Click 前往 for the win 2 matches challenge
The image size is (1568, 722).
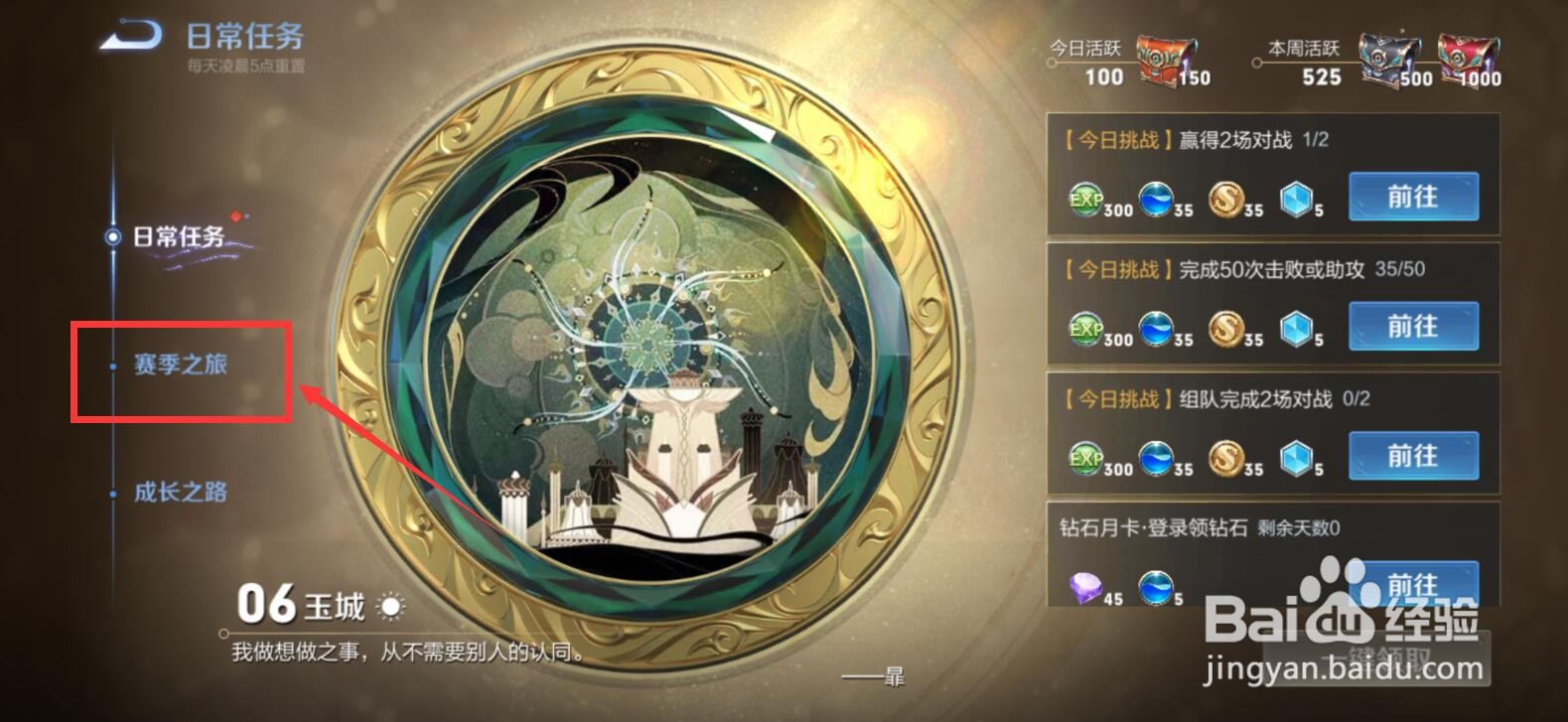coord(1414,197)
